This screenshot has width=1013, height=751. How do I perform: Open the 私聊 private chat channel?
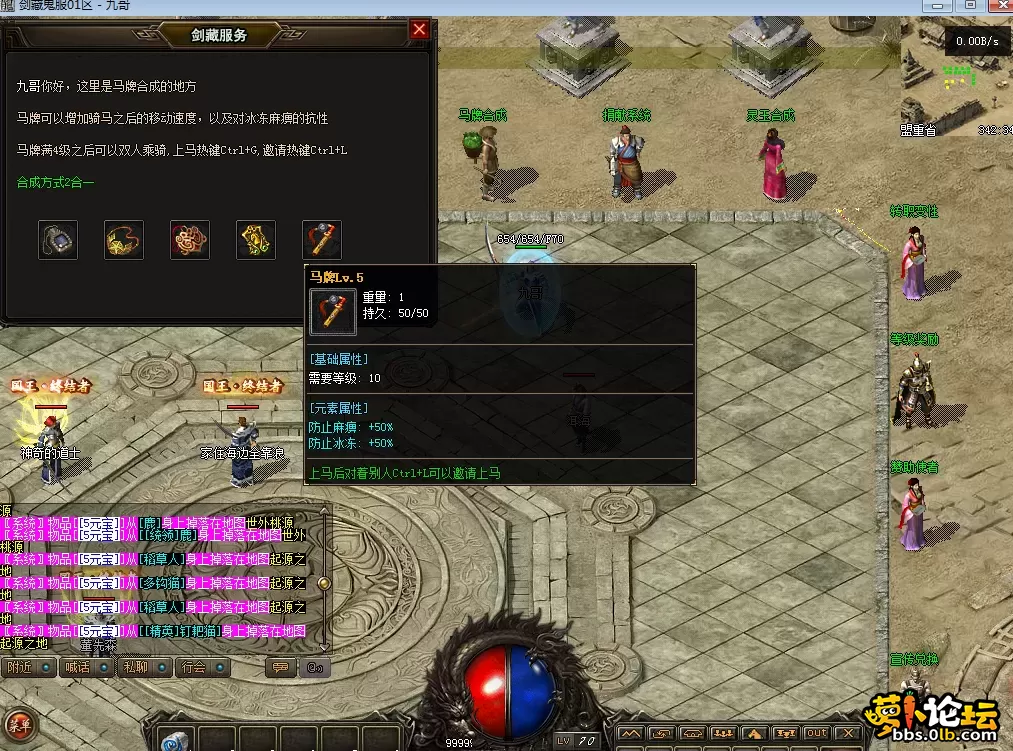[143, 667]
